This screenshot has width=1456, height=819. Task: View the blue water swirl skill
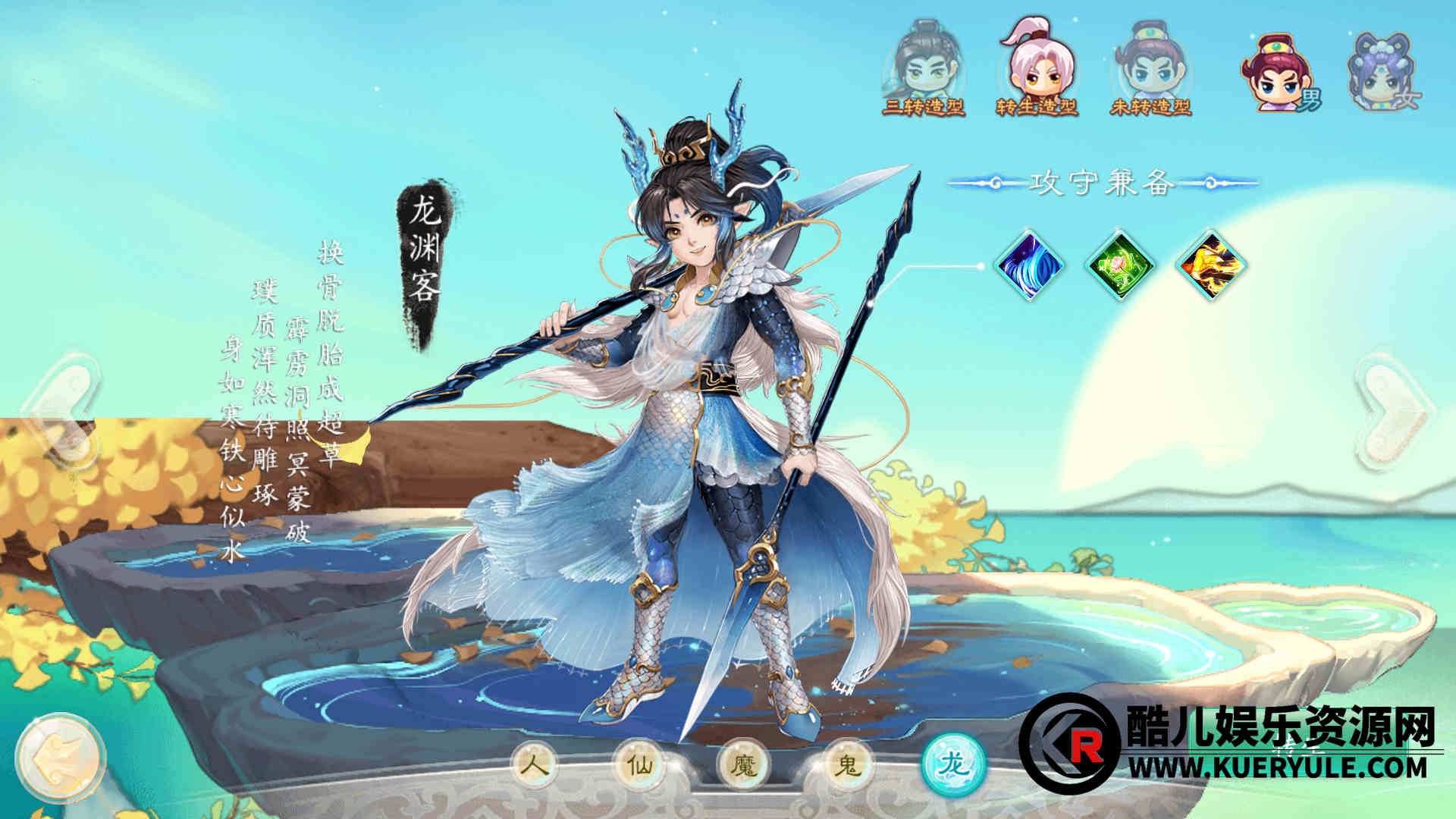[1029, 265]
